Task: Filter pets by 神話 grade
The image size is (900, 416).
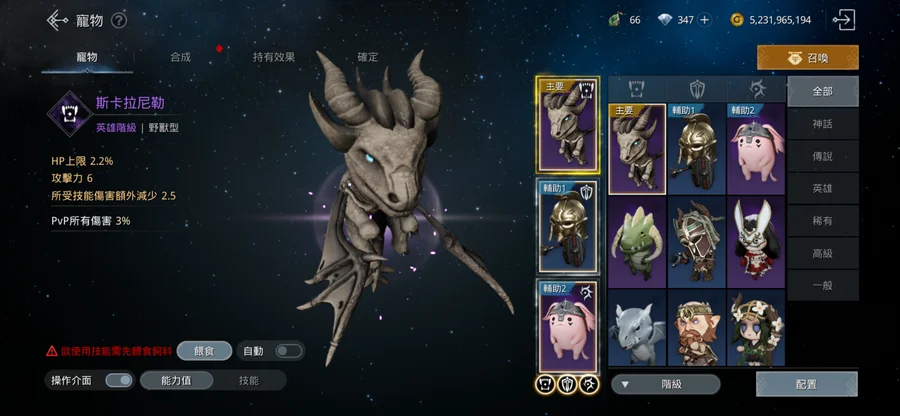Action: tap(822, 124)
